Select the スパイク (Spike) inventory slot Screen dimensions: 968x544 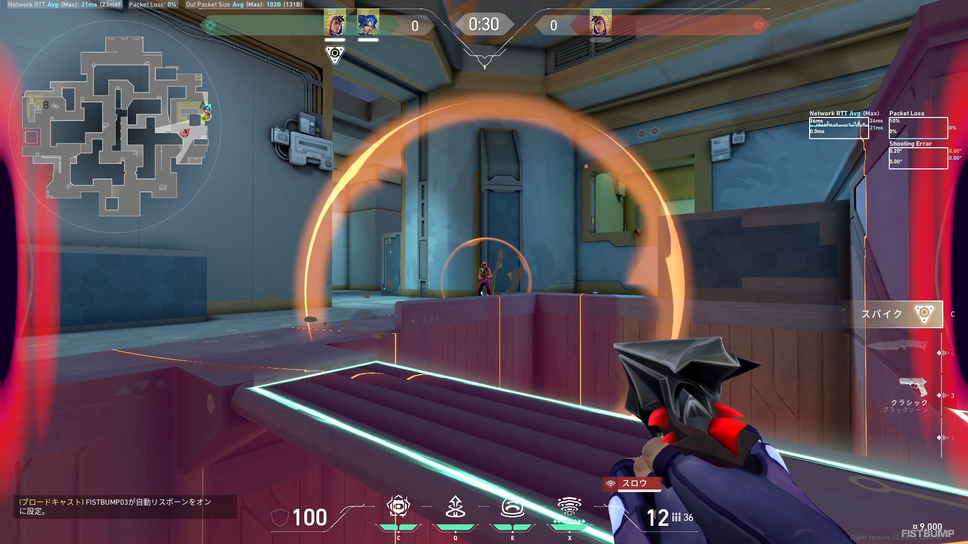click(x=897, y=314)
